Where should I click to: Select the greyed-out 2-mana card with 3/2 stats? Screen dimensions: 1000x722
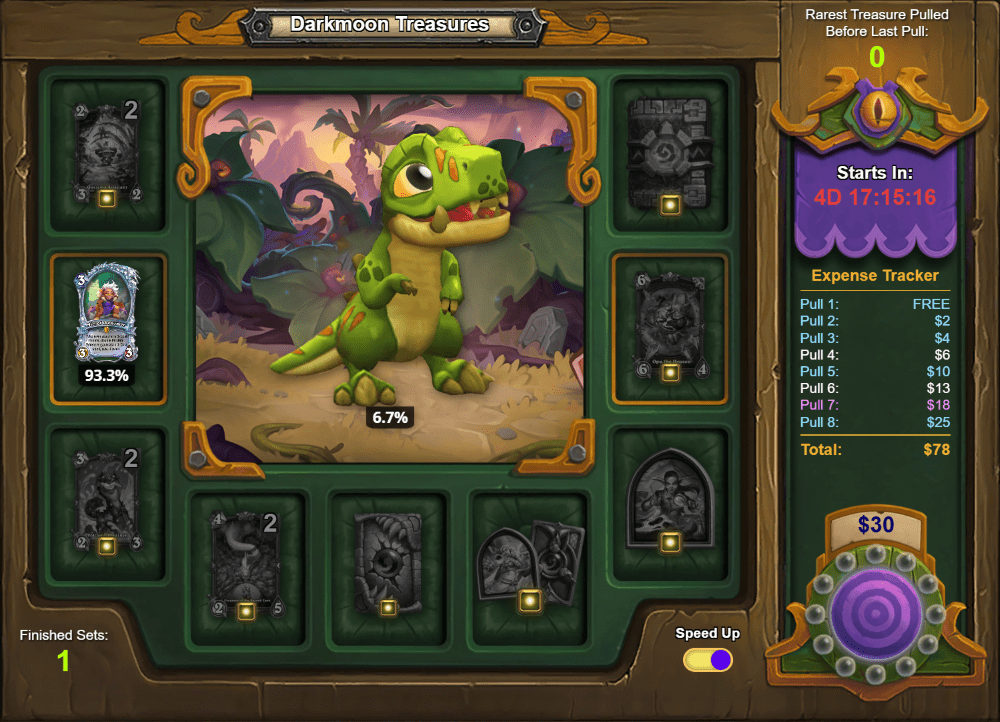[x=107, y=152]
